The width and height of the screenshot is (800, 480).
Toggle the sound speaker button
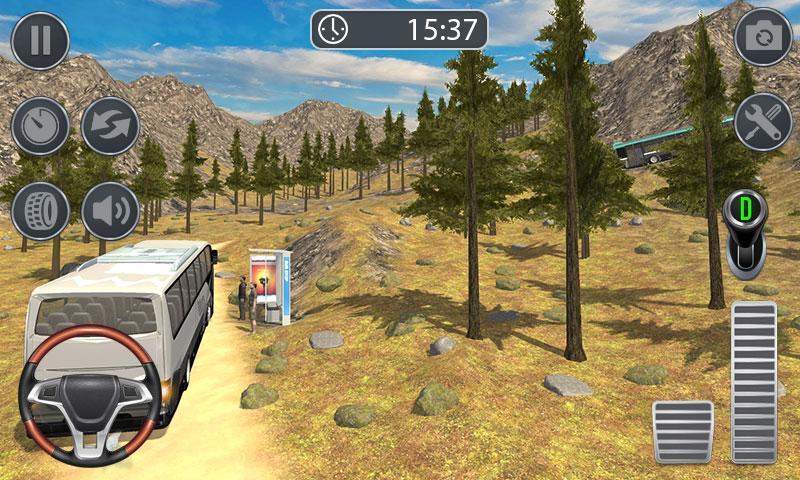(110, 211)
